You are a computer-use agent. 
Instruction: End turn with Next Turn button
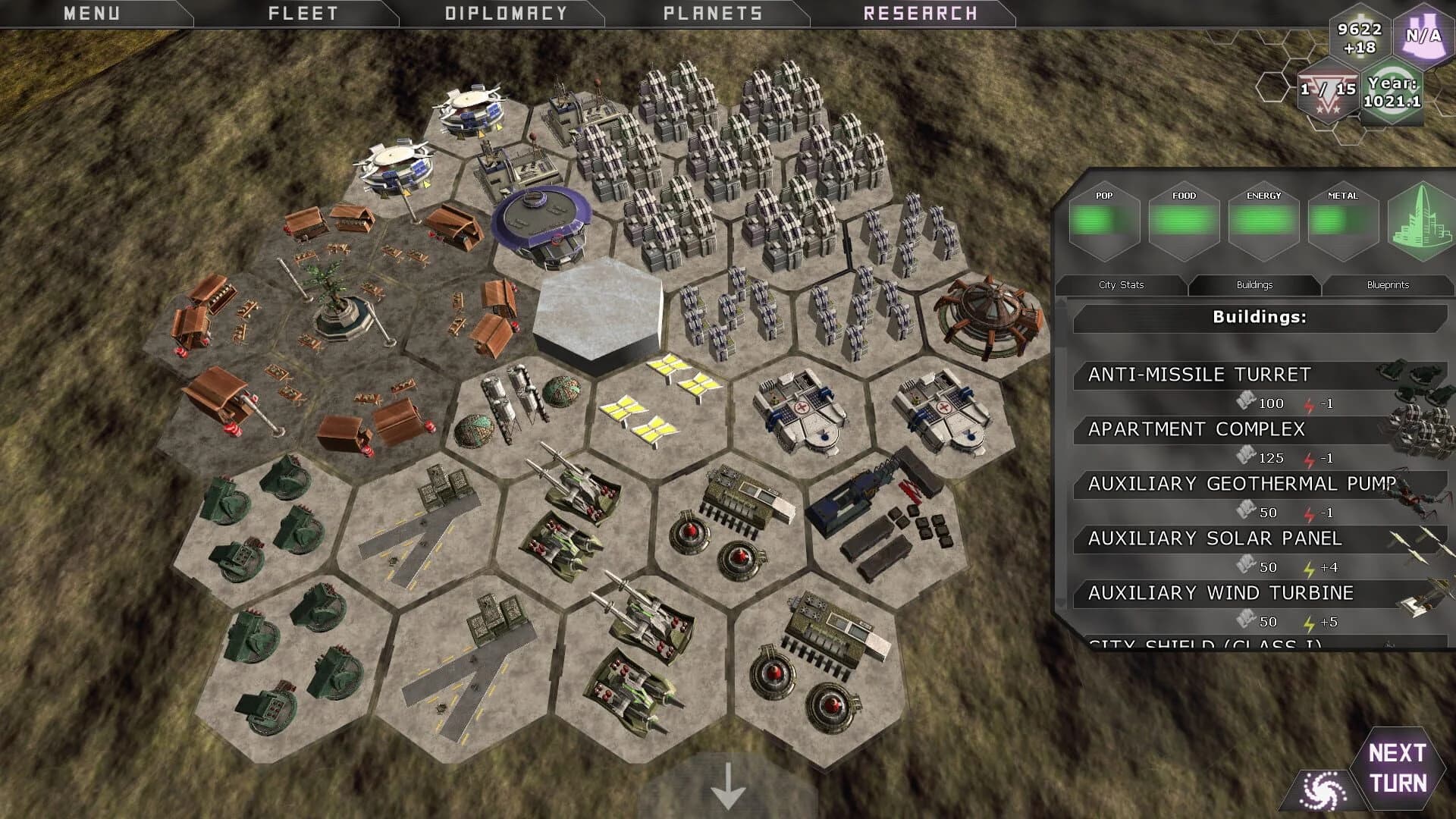point(1397,767)
